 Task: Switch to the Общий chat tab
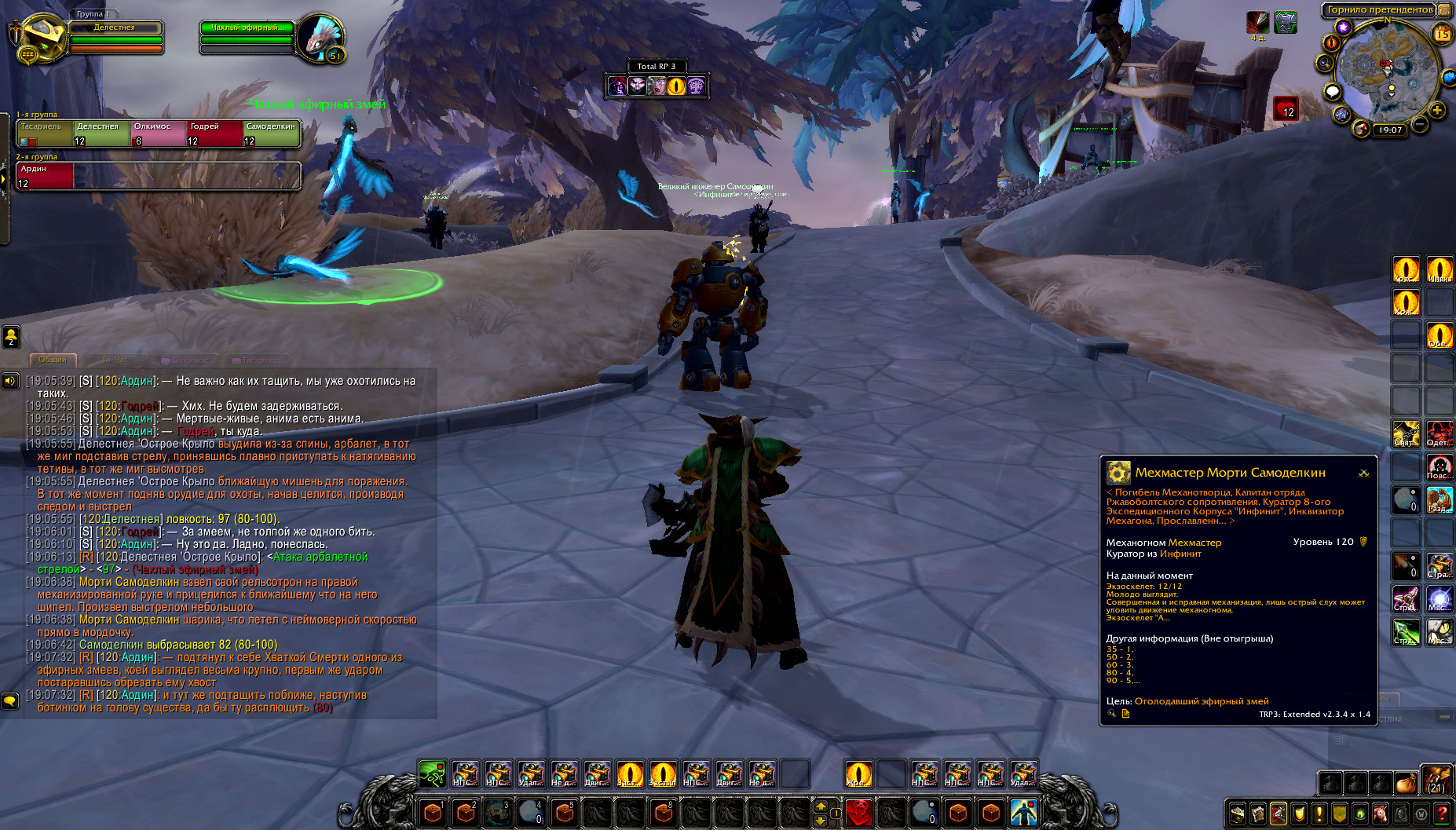(53, 360)
